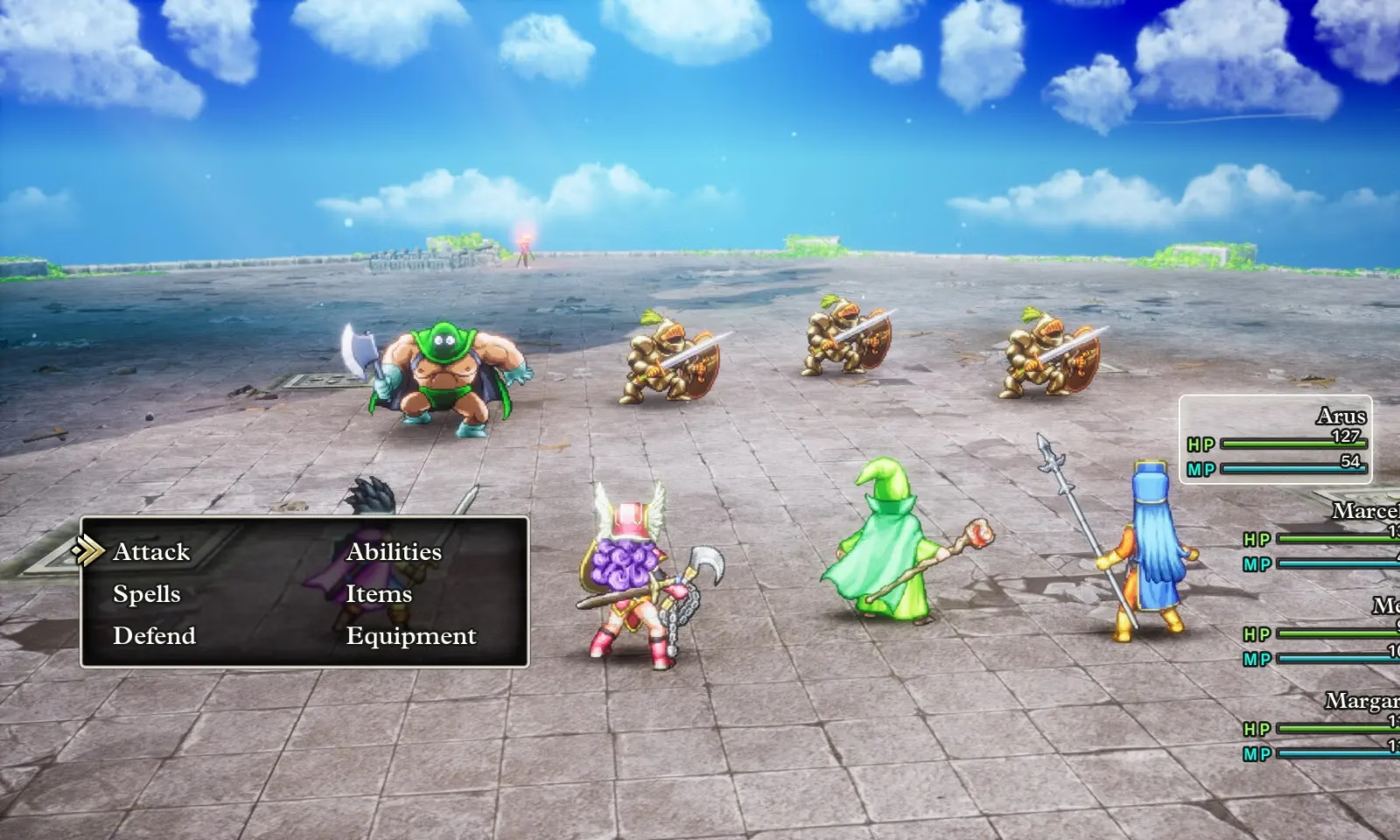Open the Items menu
Viewport: 1400px width, 840px height.
click(x=380, y=594)
